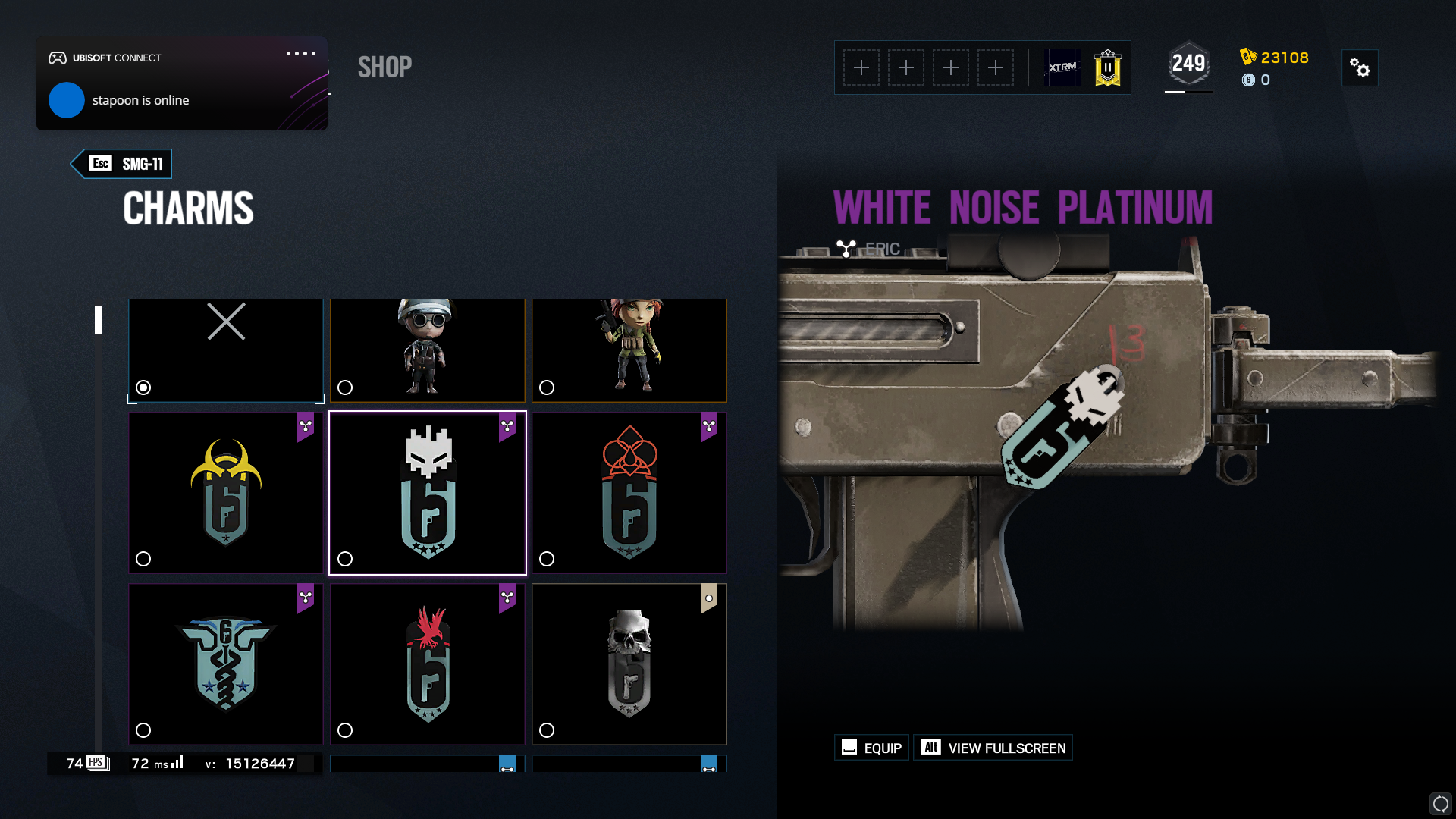Select the equipped no-charm radio button

point(143,388)
